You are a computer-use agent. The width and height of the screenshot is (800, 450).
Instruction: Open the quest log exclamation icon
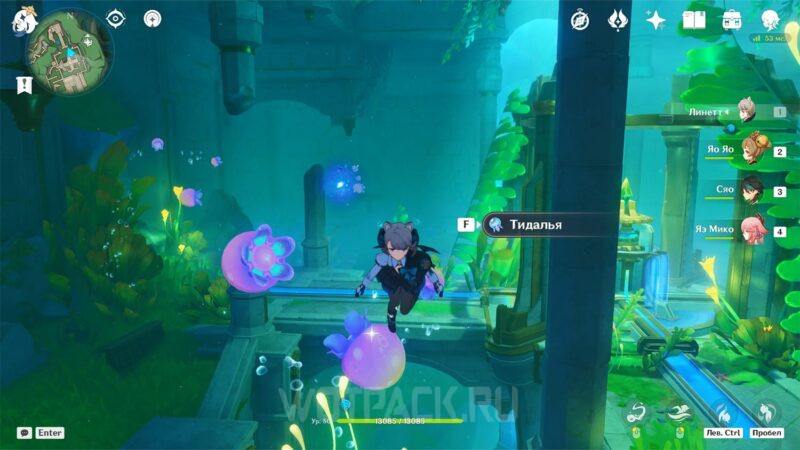pyautogui.click(x=24, y=86)
